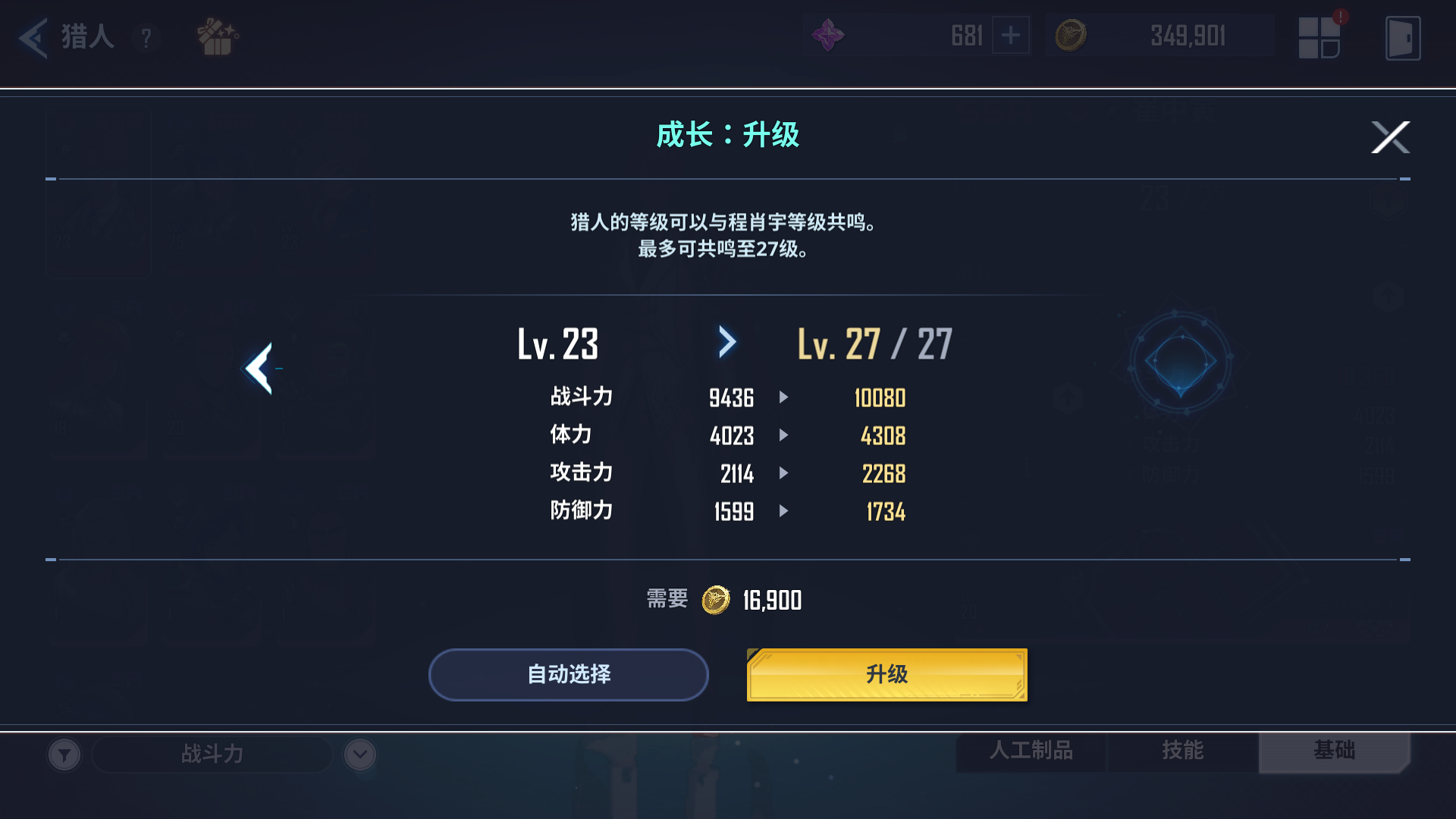Close the 成长：升级 dialog with the X
This screenshot has height=819, width=1456.
[x=1390, y=137]
